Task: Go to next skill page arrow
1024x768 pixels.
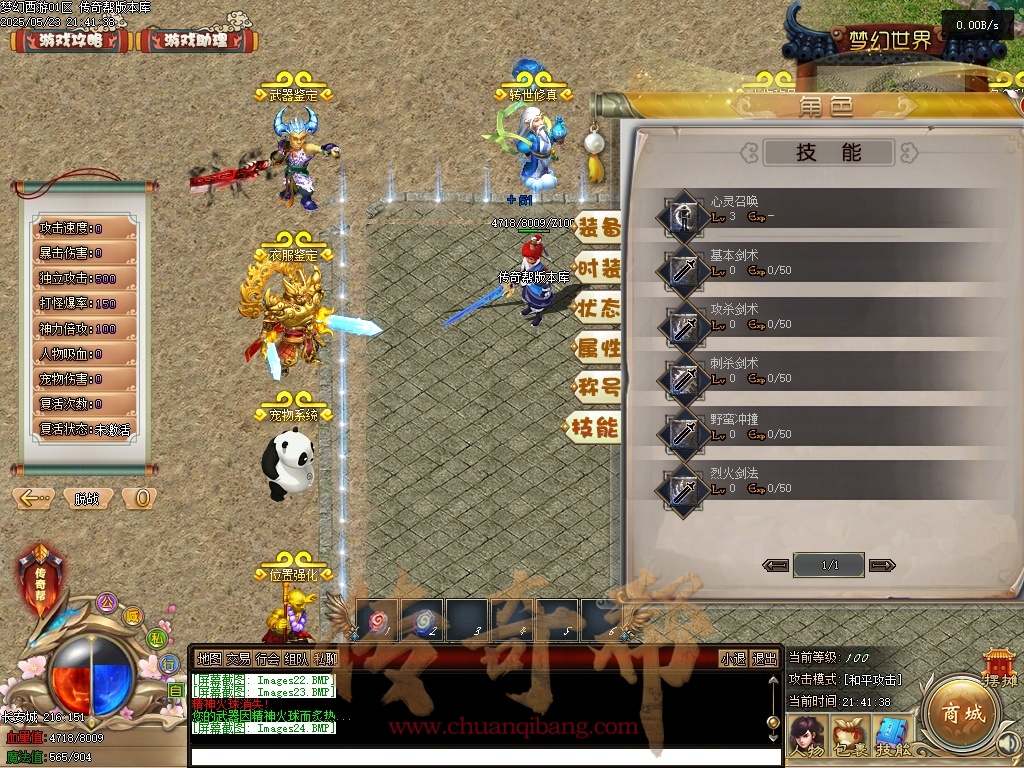Action: tap(881, 565)
